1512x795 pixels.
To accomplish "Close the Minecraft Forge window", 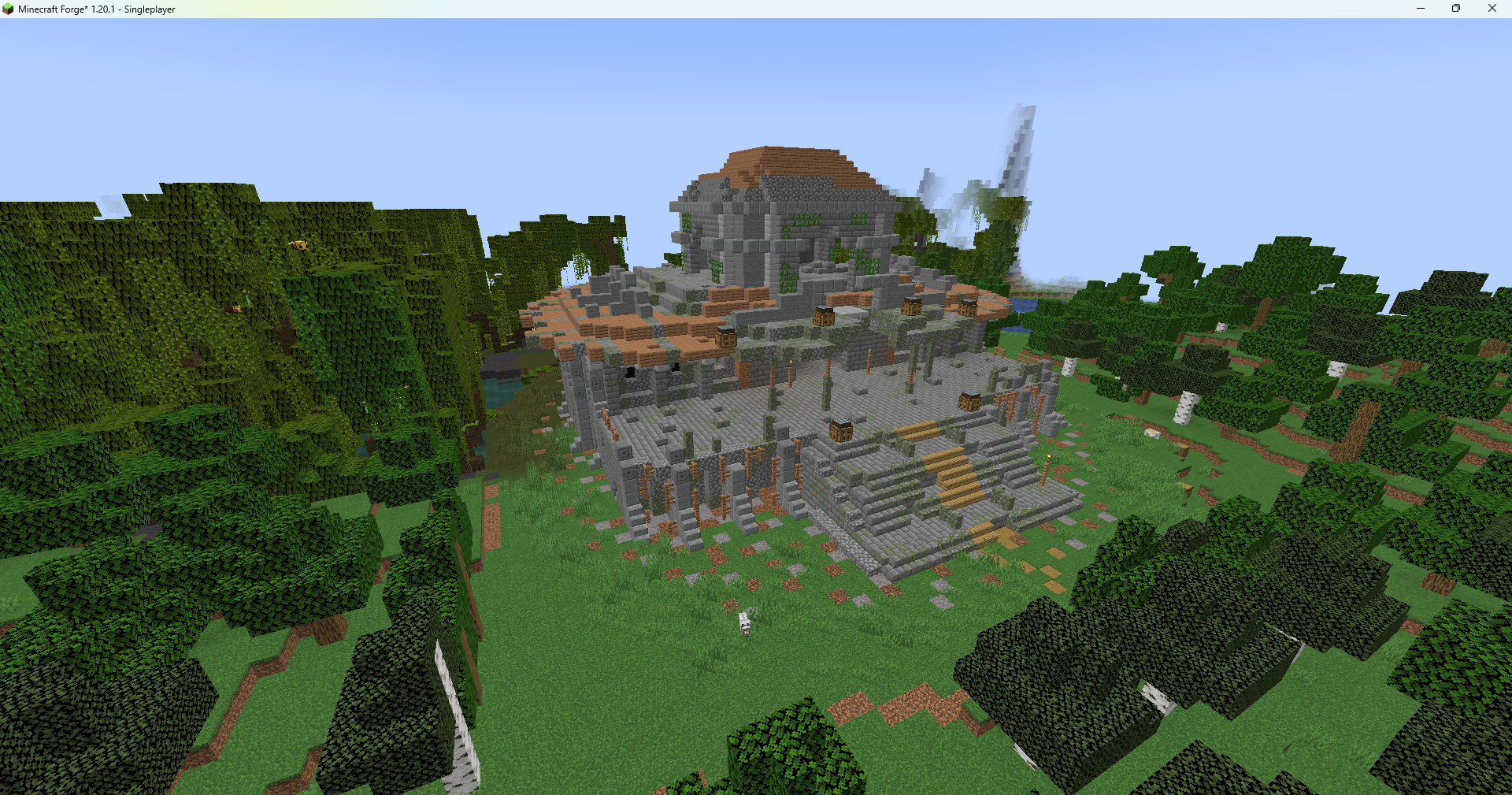I will [x=1492, y=9].
